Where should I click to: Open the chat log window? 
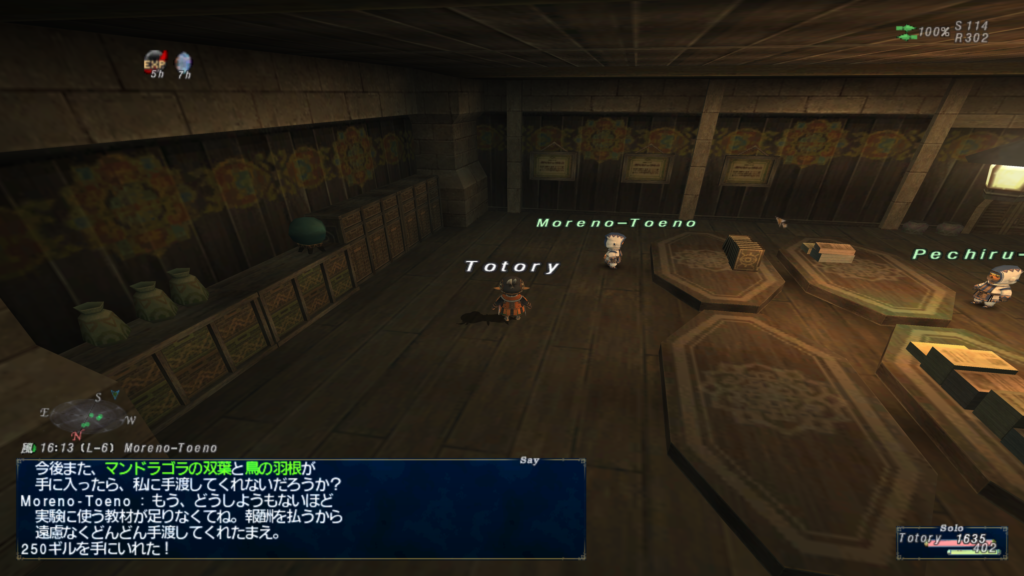tap(301, 508)
